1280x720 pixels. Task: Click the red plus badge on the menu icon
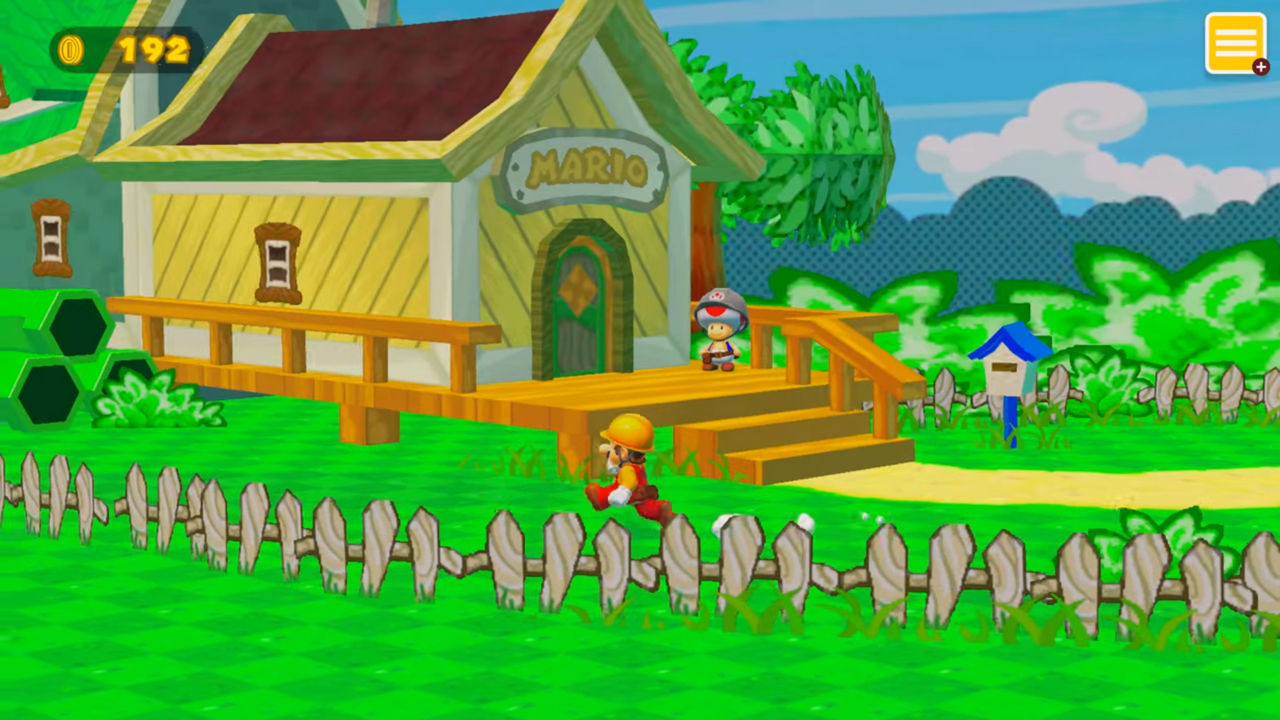(x=1259, y=66)
